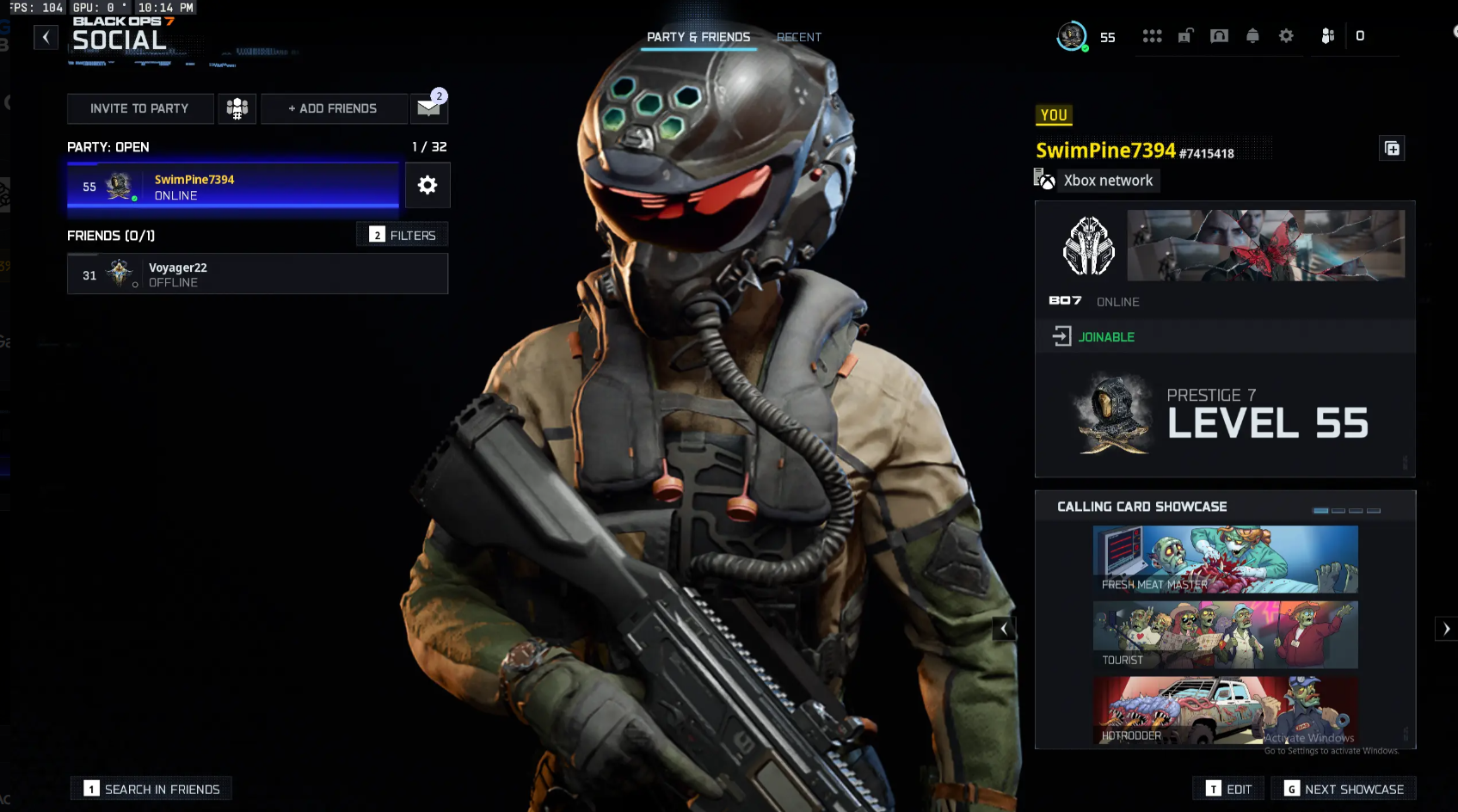Switch to Party & Friends tab

point(698,37)
